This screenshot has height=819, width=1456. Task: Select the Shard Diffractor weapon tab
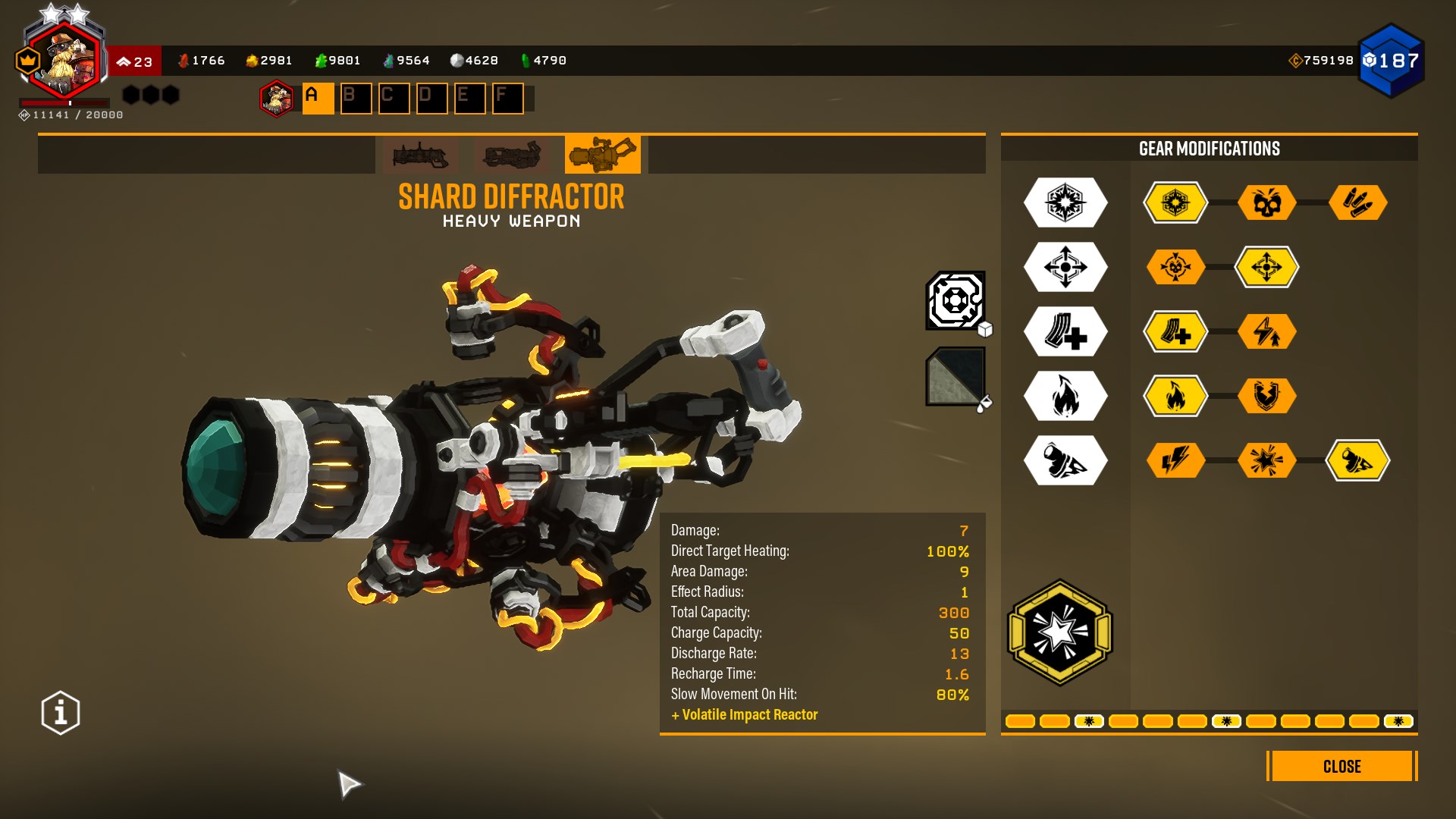(x=602, y=155)
